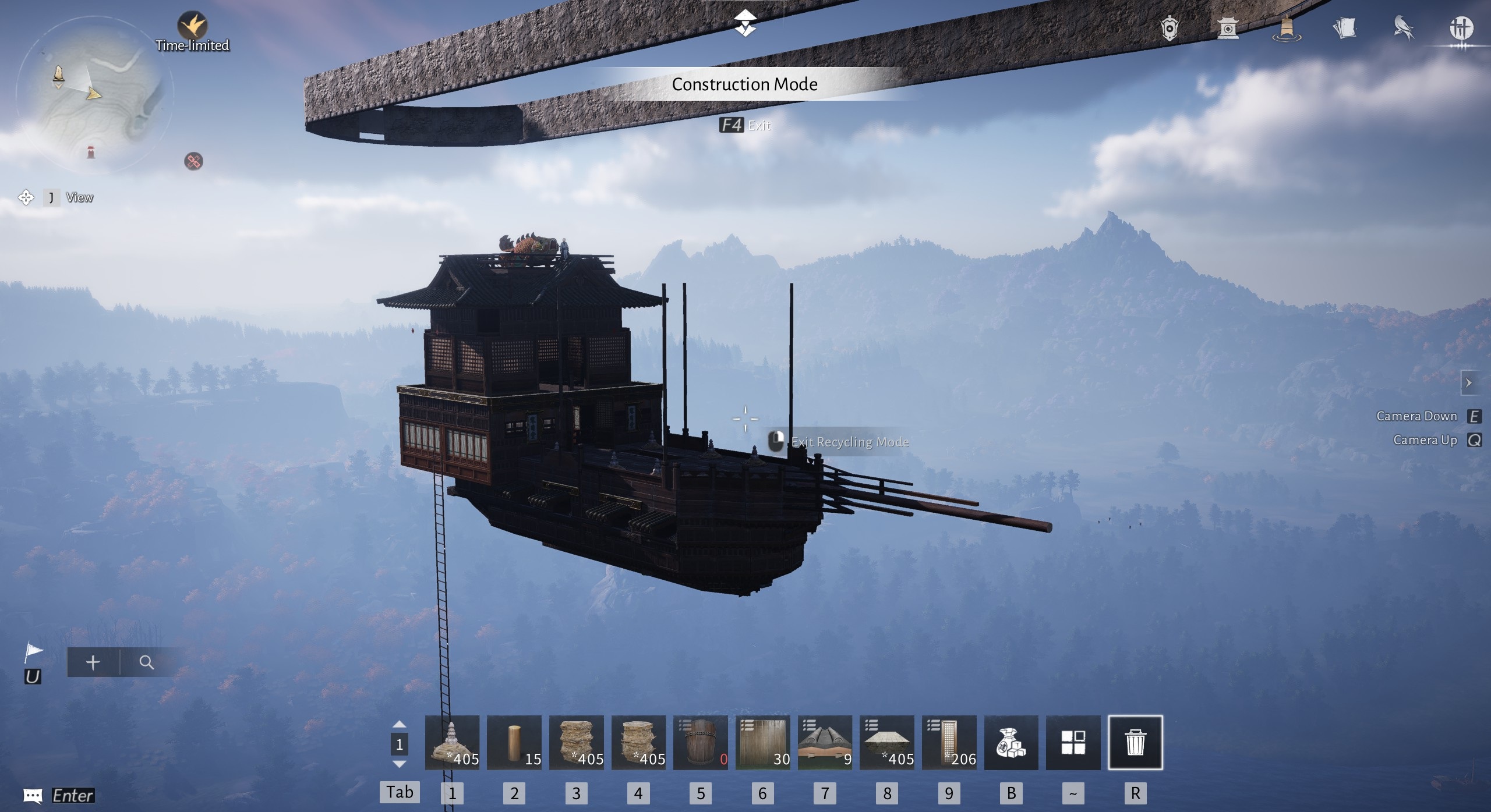Screen dimensions: 1491x812
Task: Open the four-squares build catalog
Action: pyautogui.click(x=1073, y=742)
